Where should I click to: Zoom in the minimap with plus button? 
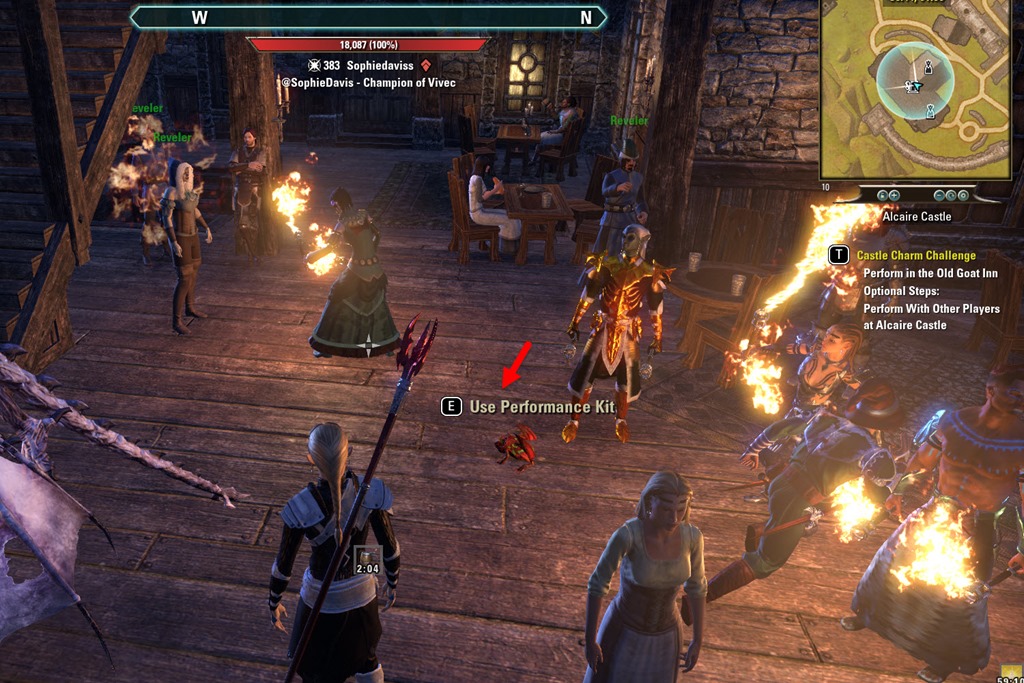tap(894, 195)
